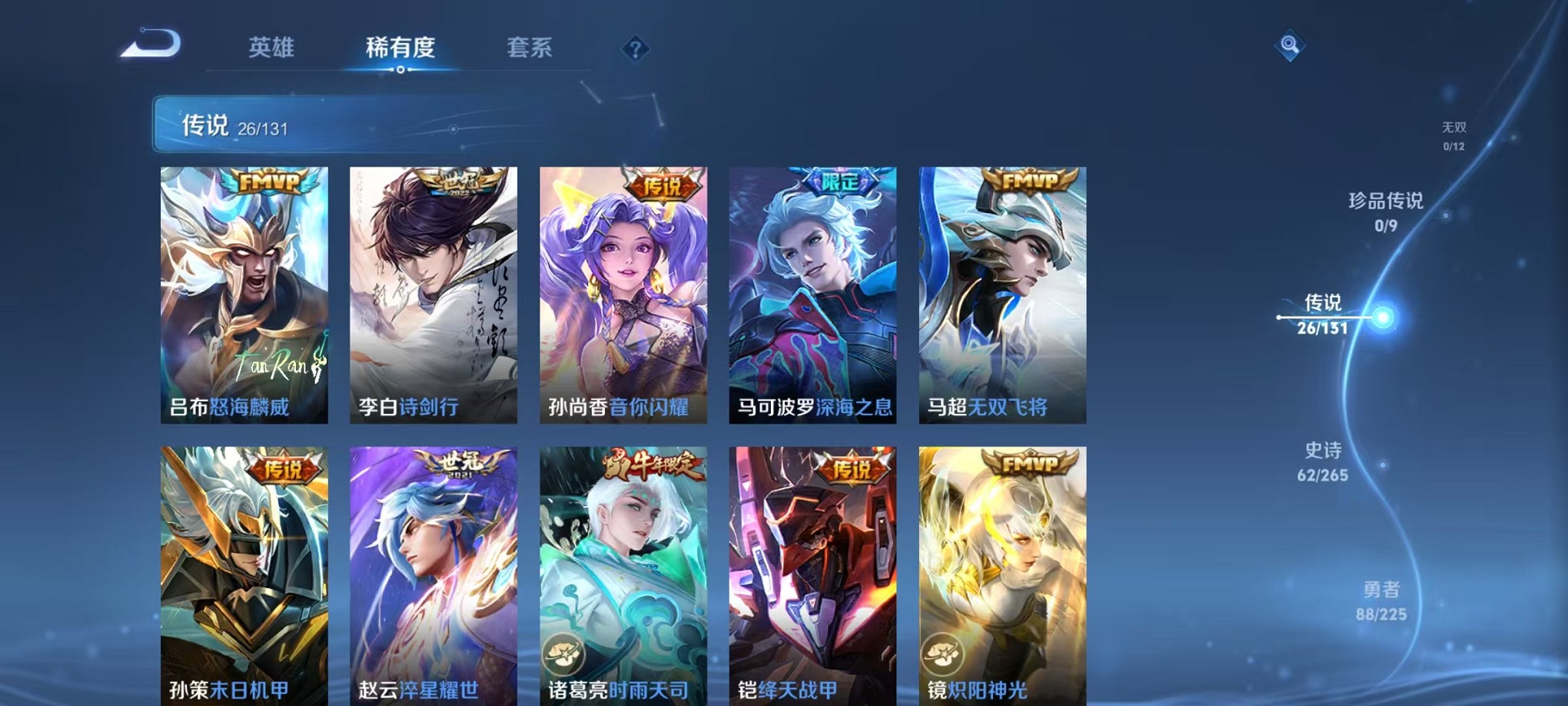Click the indicator dot under 稀有度 tab
The image size is (1568, 706).
point(401,71)
